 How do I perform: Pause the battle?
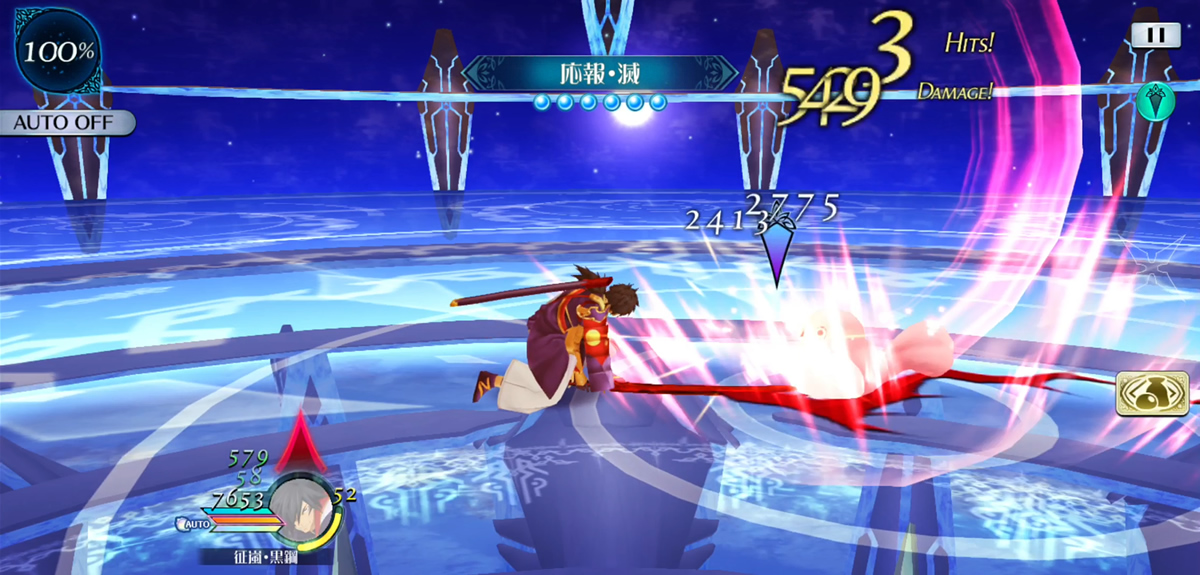(1155, 35)
